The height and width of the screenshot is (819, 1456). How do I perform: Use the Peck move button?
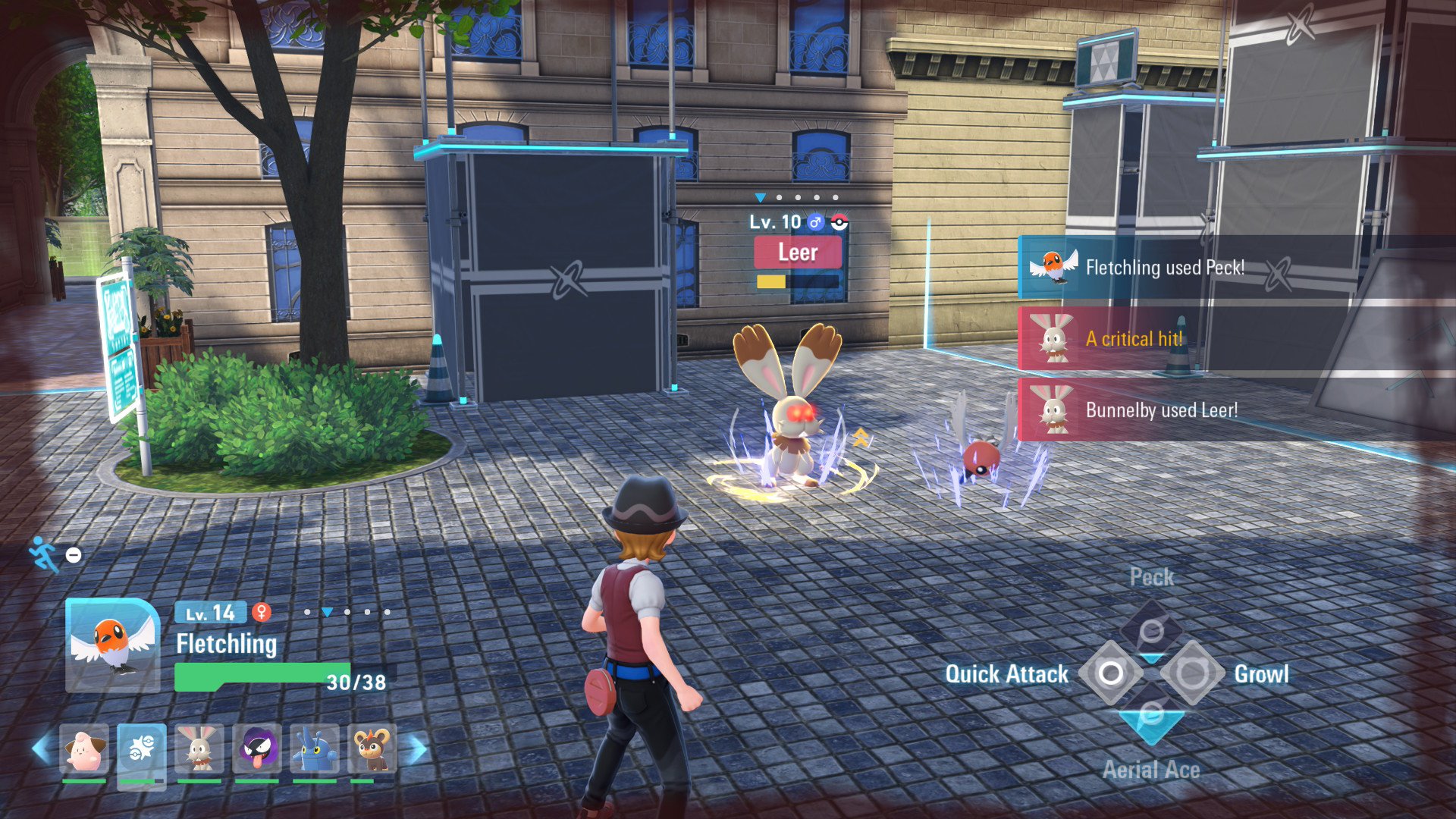click(1151, 631)
